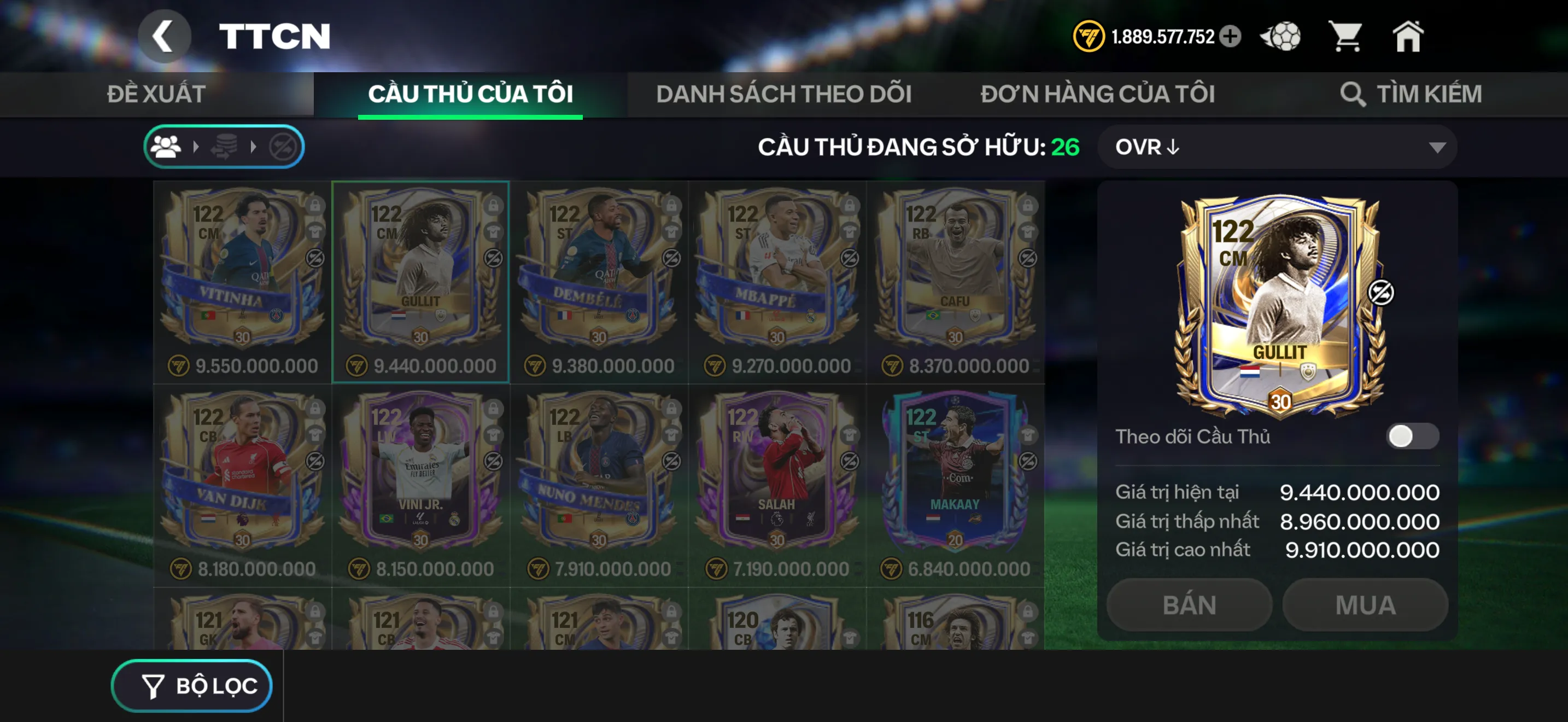Tap the back arrow beside the TTCN title
Viewport: 1568px width, 722px height.
pyautogui.click(x=163, y=37)
